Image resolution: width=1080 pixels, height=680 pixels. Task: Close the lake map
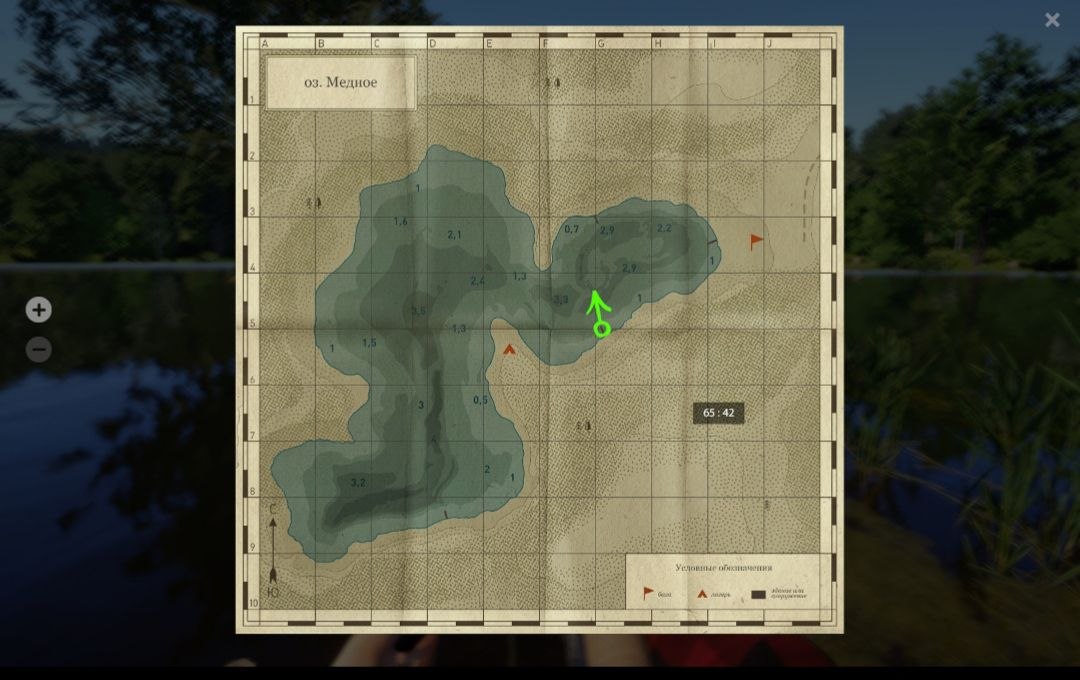(1052, 20)
